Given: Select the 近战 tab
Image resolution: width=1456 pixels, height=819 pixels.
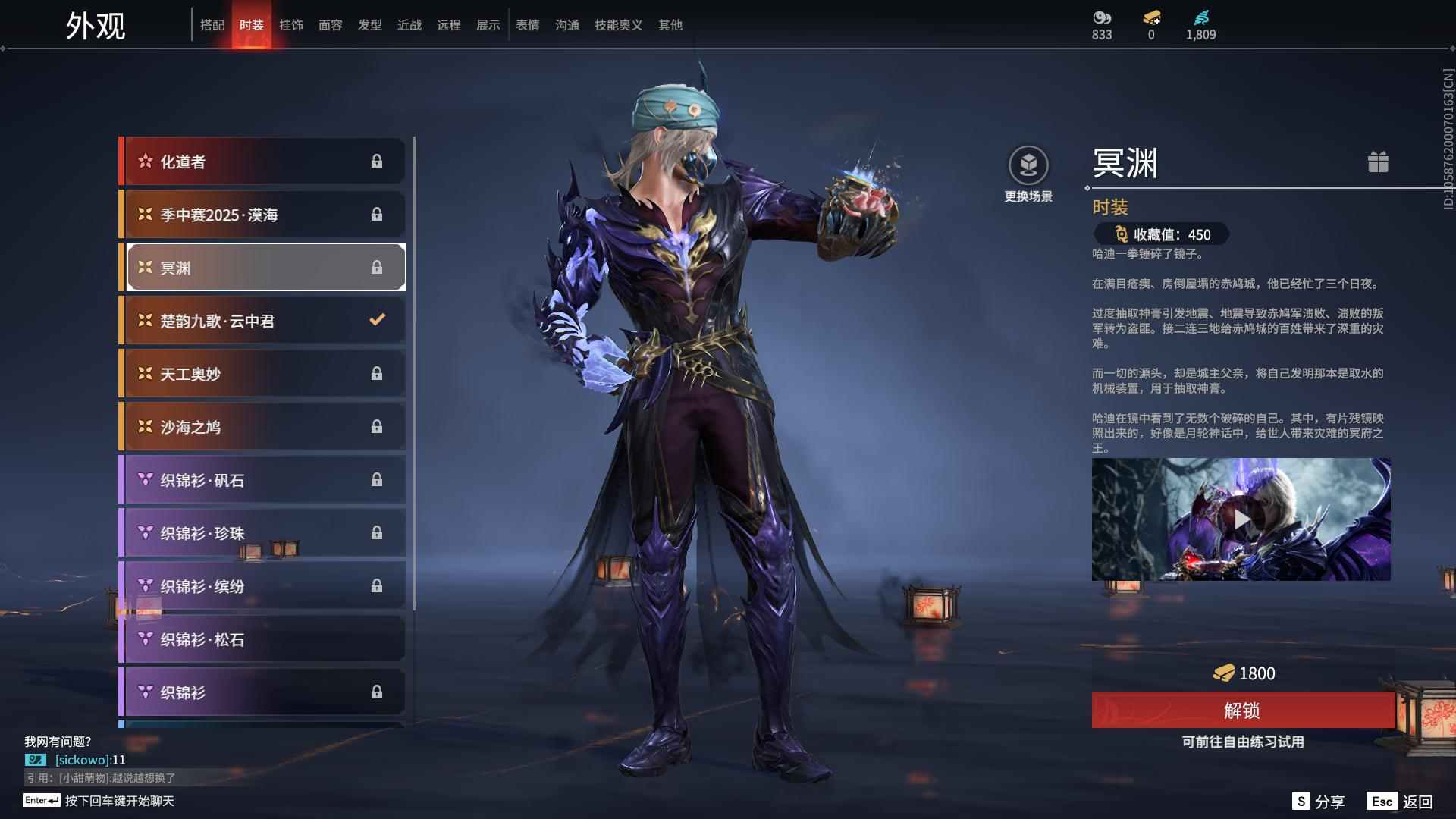Looking at the screenshot, I should 409,25.
